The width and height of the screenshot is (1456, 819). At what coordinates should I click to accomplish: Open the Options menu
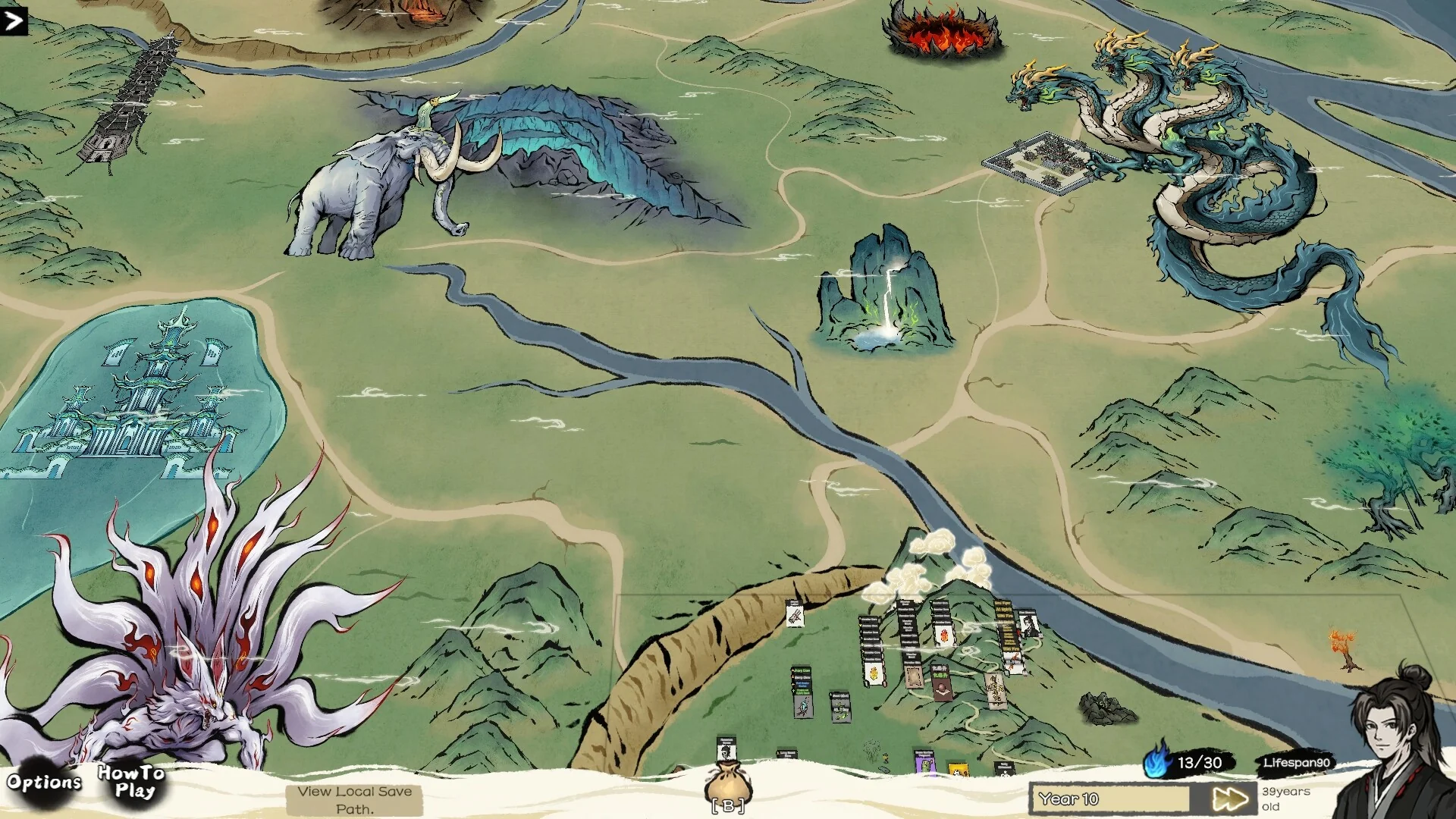pyautogui.click(x=43, y=782)
